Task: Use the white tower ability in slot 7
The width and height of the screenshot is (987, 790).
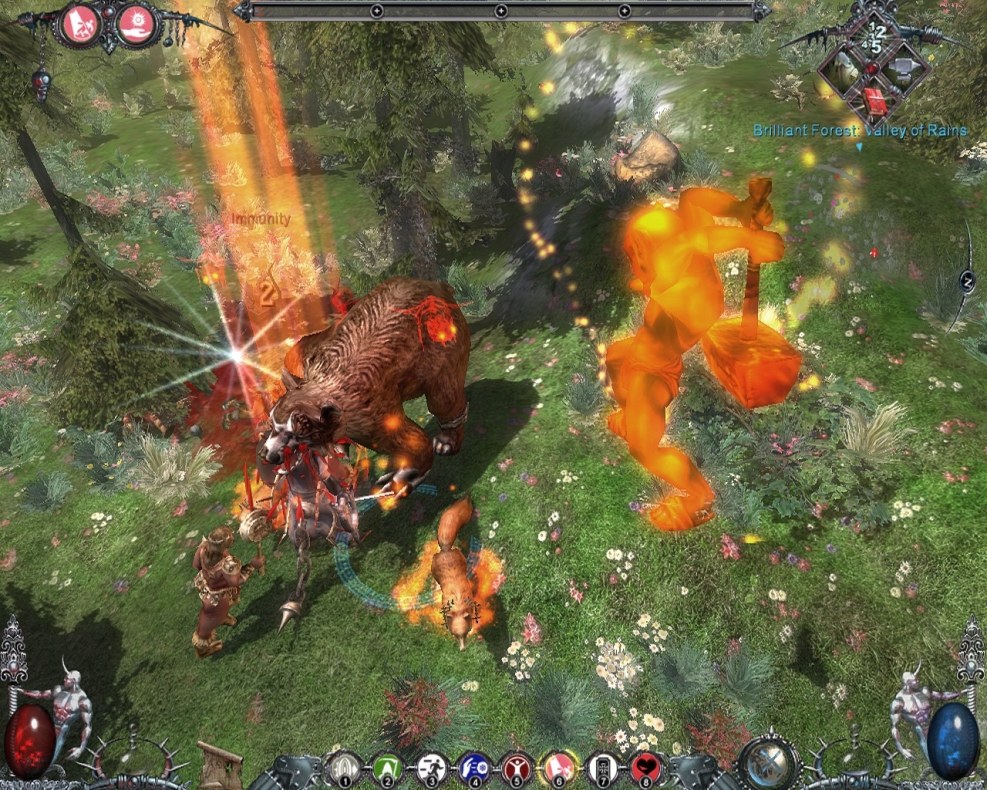Action: (602, 768)
